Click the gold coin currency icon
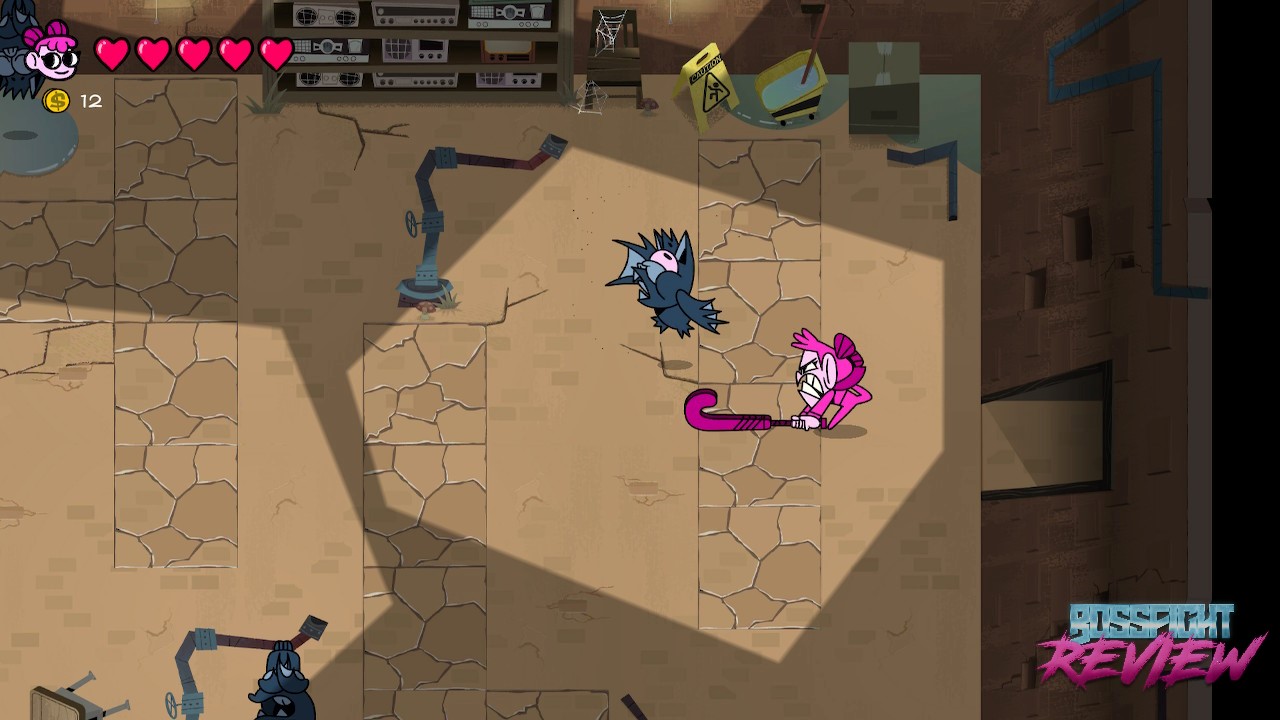The height and width of the screenshot is (720, 1280). pos(57,100)
